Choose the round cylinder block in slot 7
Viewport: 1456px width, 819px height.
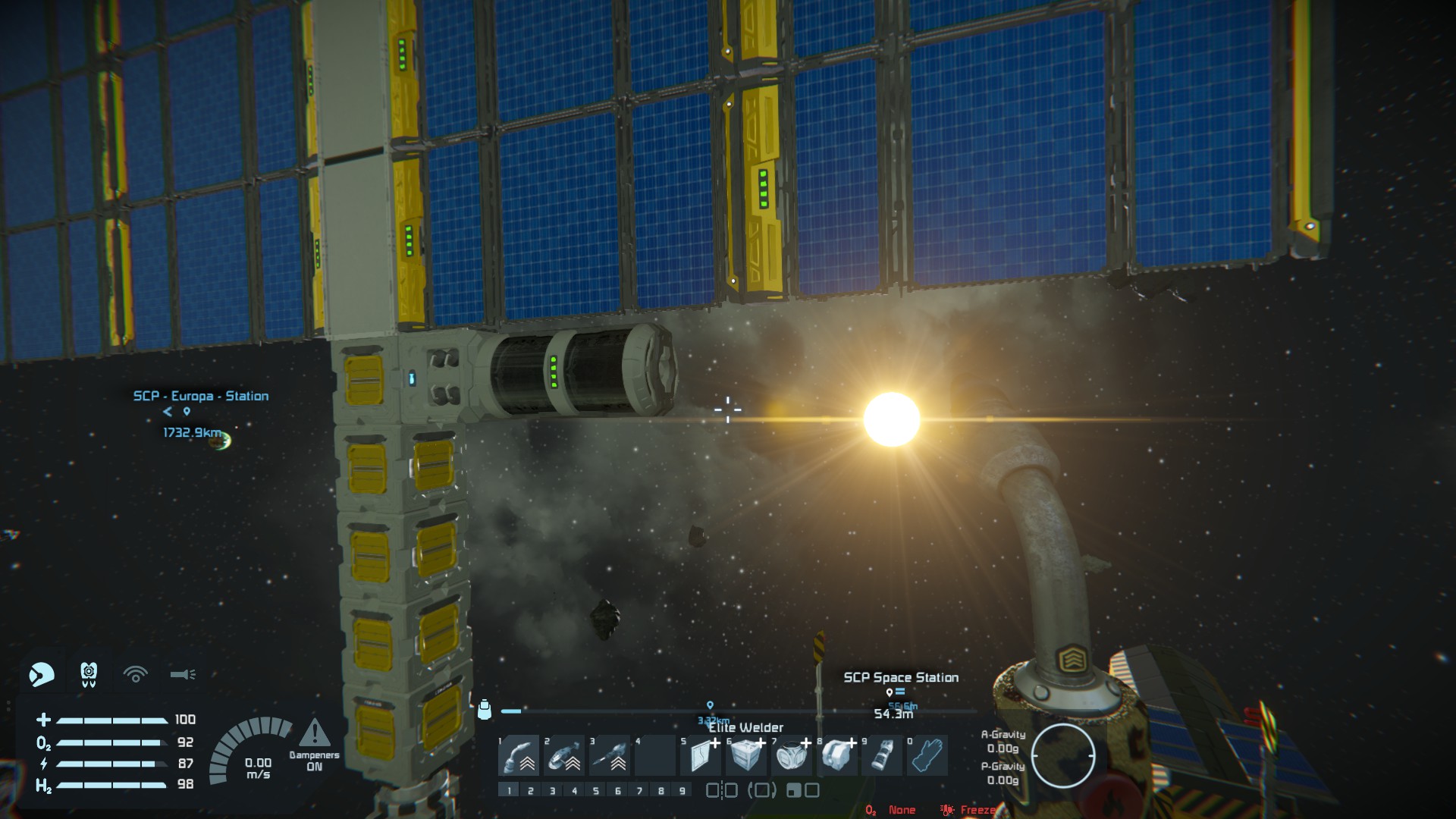point(791,755)
